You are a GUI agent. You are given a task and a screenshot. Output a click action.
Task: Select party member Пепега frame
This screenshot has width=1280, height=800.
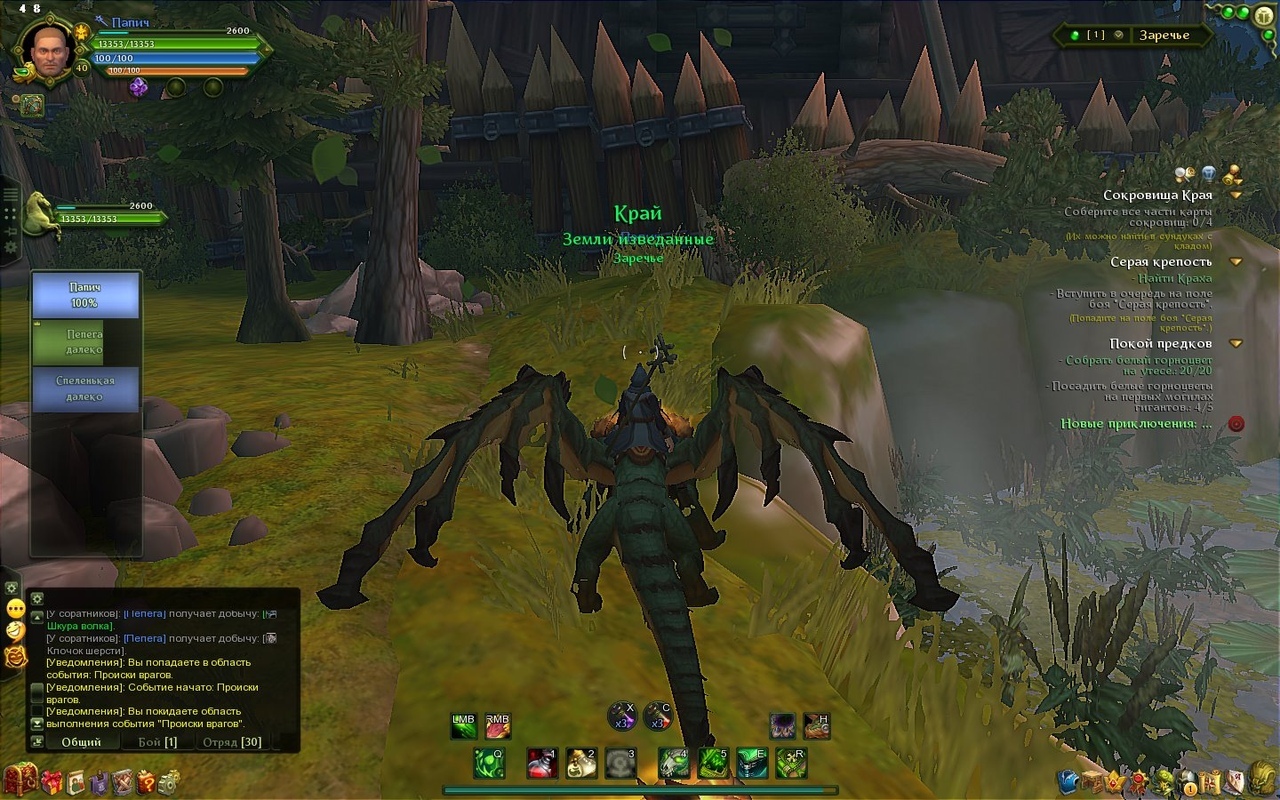click(x=85, y=342)
